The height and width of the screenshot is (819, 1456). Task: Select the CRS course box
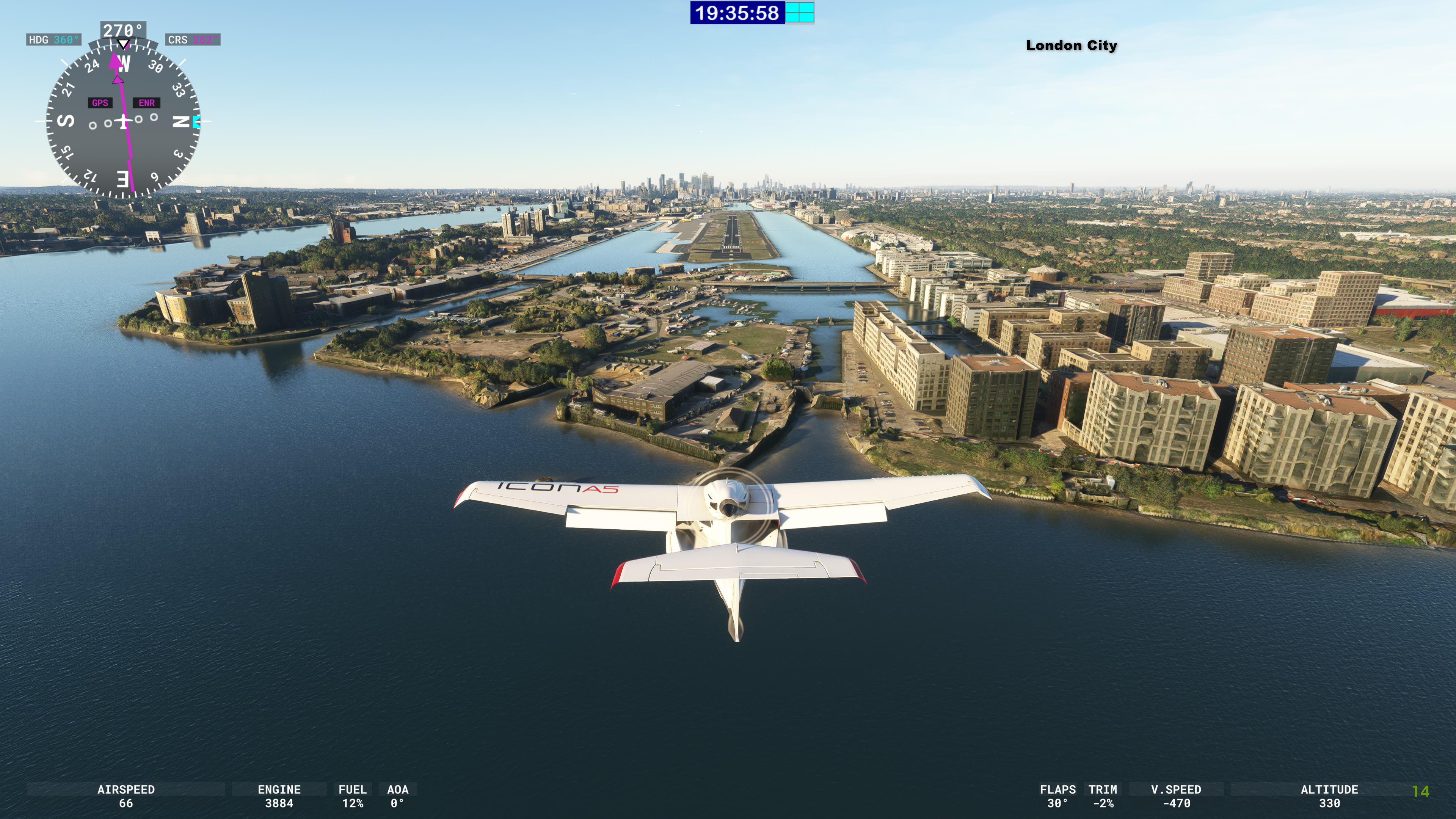193,39
